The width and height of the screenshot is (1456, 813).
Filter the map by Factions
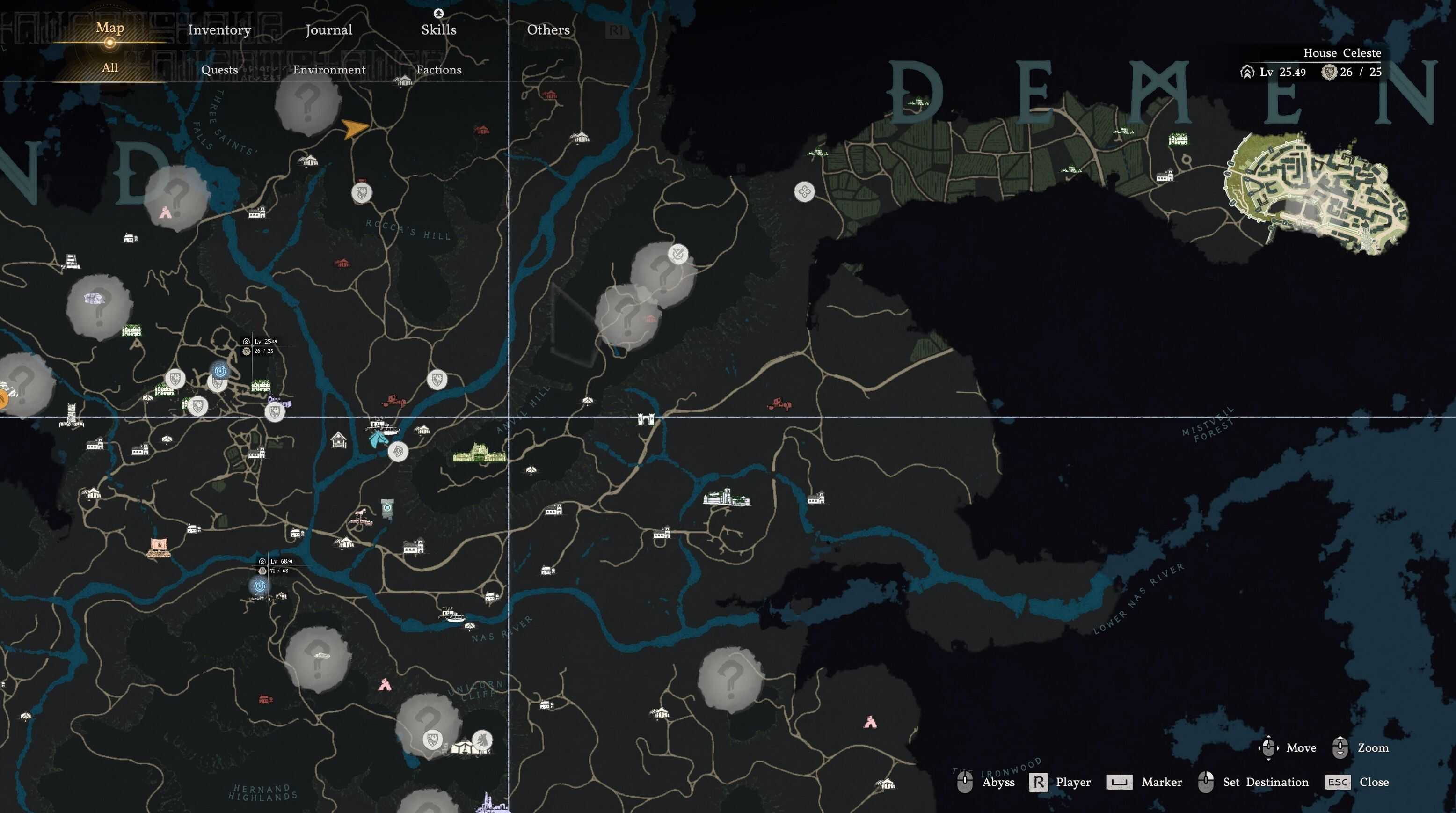coord(438,70)
